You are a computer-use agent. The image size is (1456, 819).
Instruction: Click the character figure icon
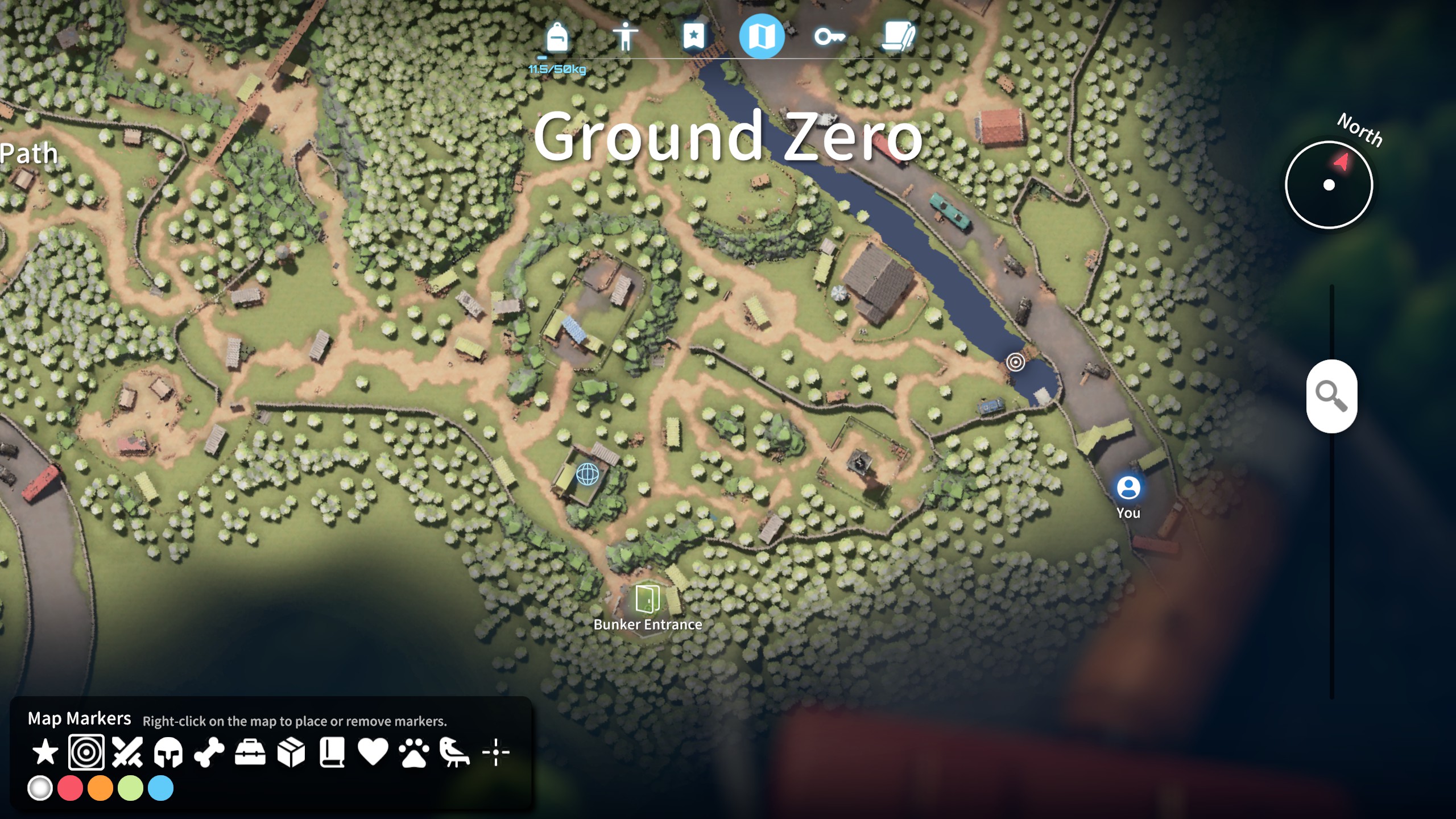tap(626, 36)
